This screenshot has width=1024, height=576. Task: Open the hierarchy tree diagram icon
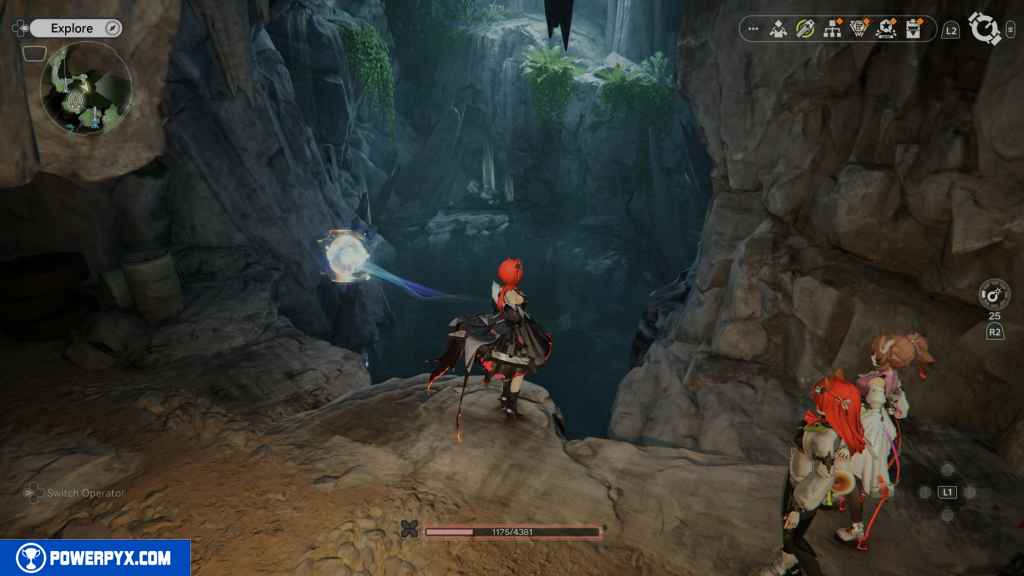pyautogui.click(x=831, y=29)
